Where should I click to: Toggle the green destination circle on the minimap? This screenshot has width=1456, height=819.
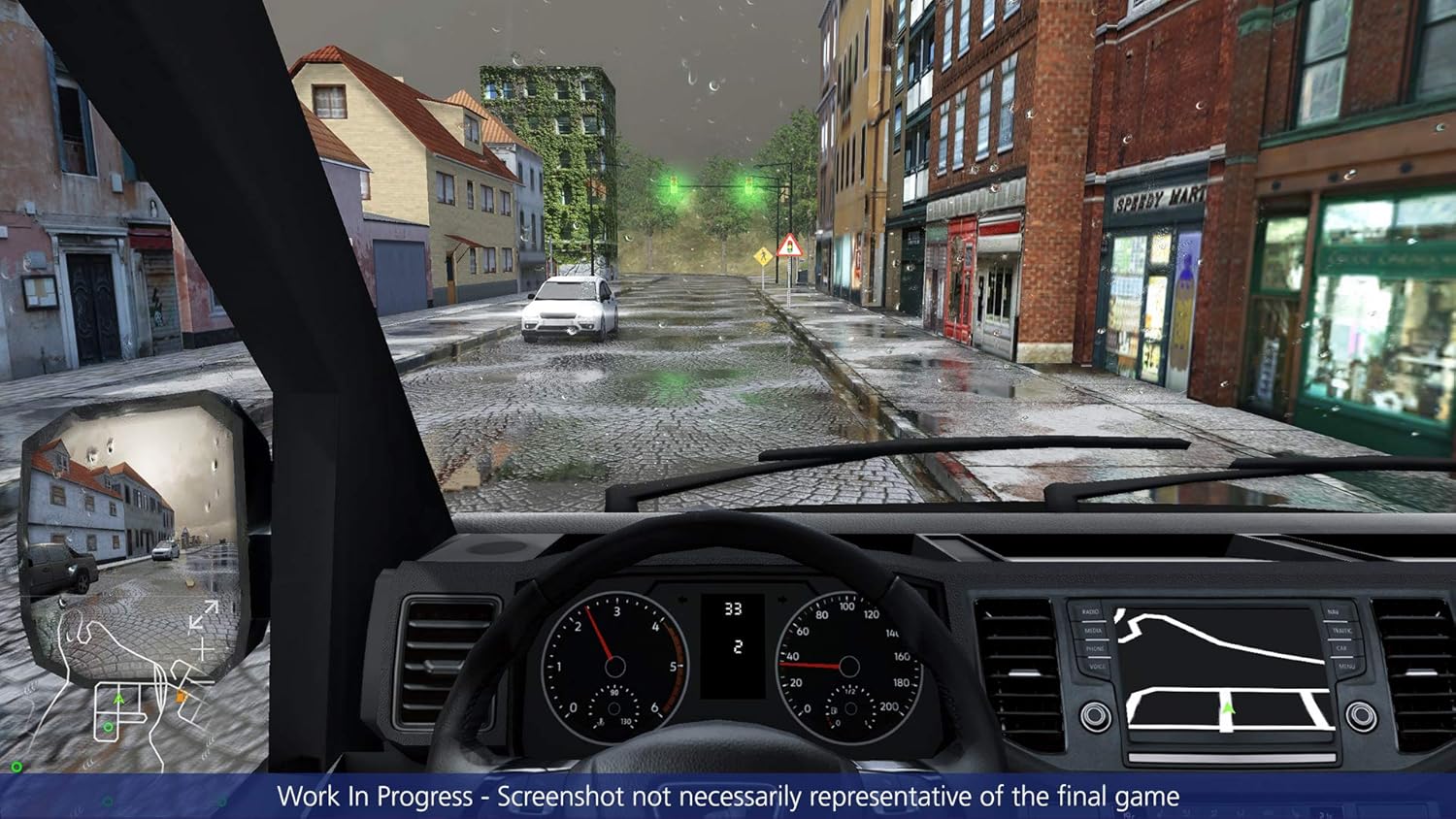coord(108,727)
